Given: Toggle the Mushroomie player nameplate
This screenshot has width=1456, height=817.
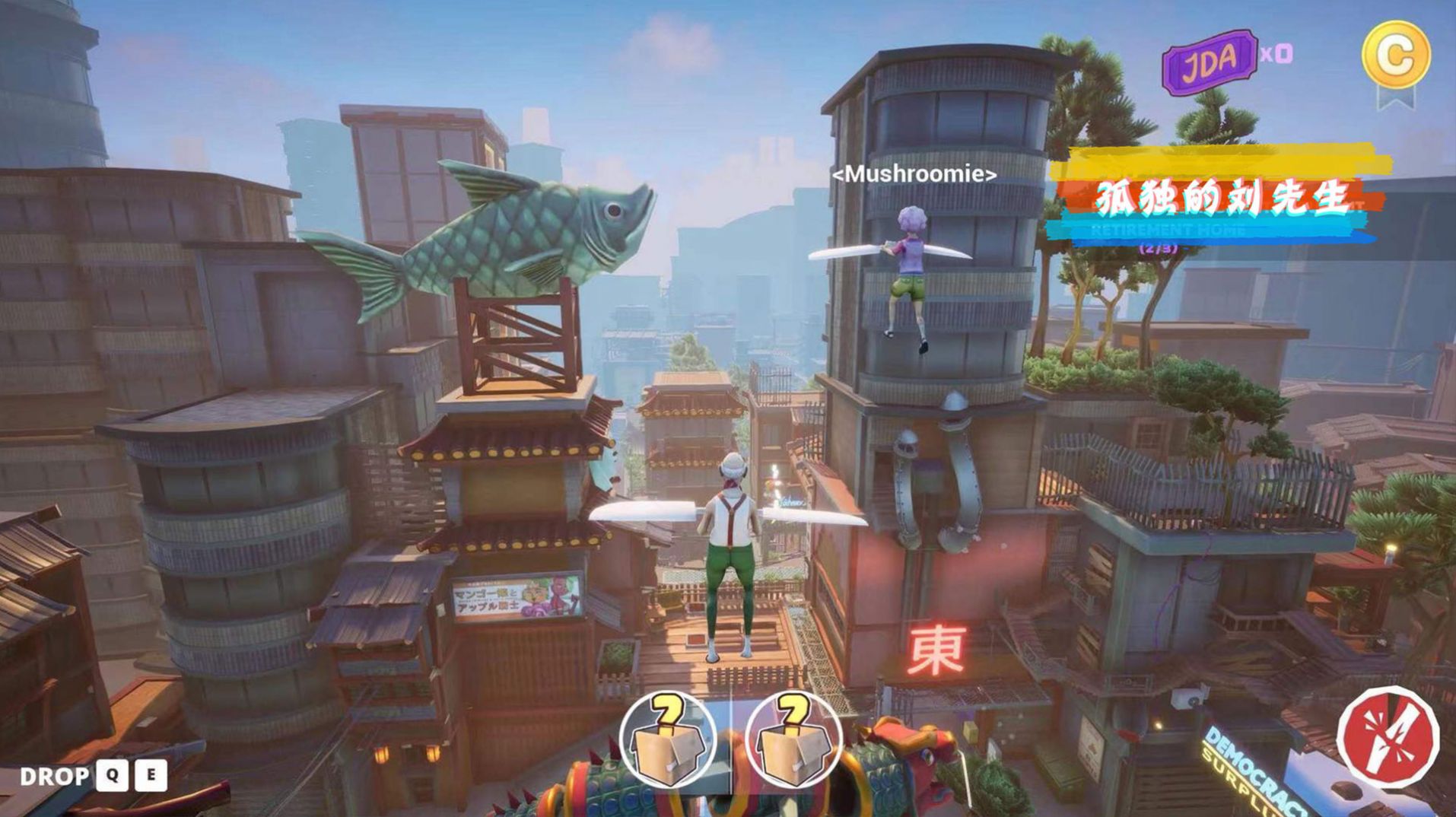Looking at the screenshot, I should coord(913,174).
